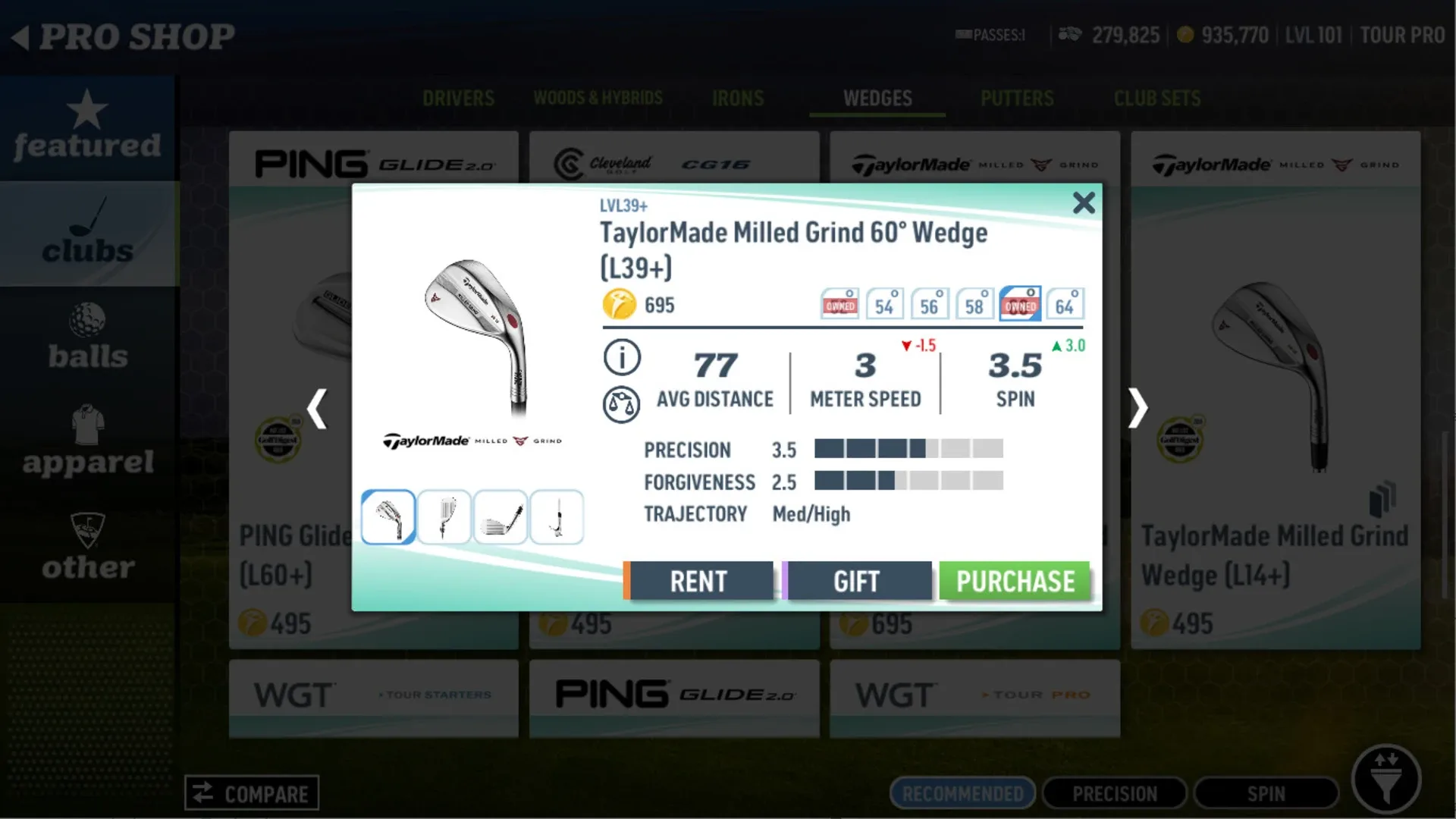Go back using the left arrow

(x=318, y=408)
